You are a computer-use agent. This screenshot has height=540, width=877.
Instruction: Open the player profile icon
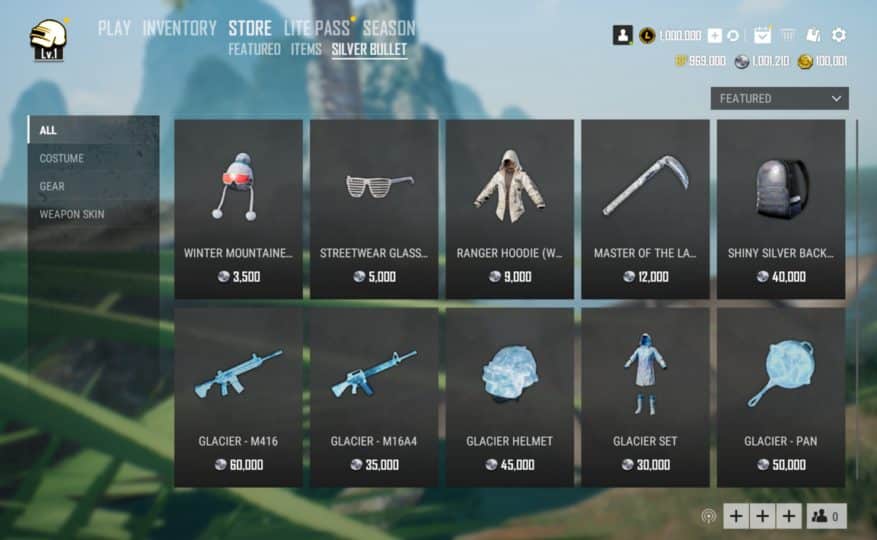tap(622, 35)
